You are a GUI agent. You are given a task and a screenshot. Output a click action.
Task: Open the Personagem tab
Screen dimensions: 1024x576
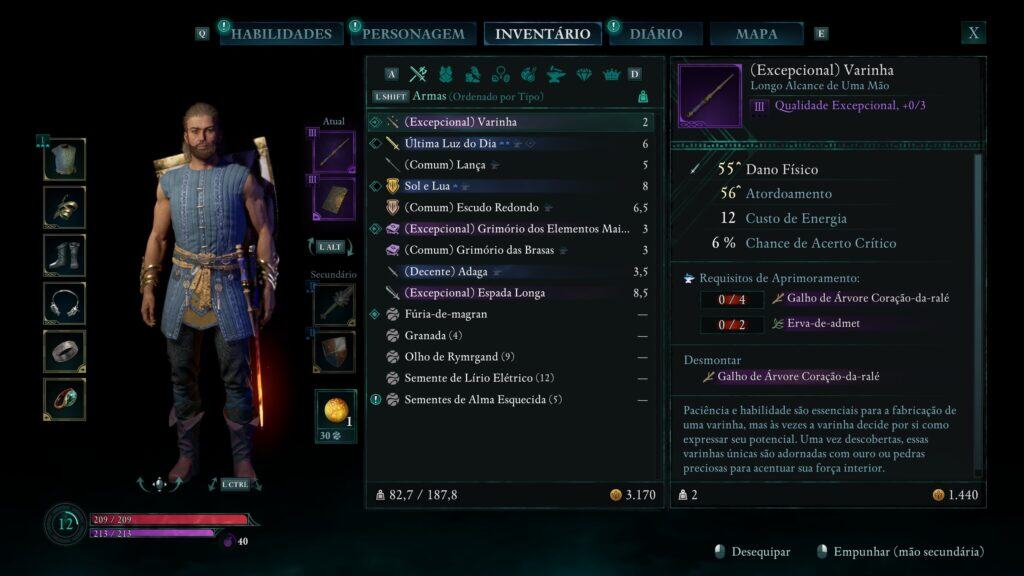click(413, 34)
